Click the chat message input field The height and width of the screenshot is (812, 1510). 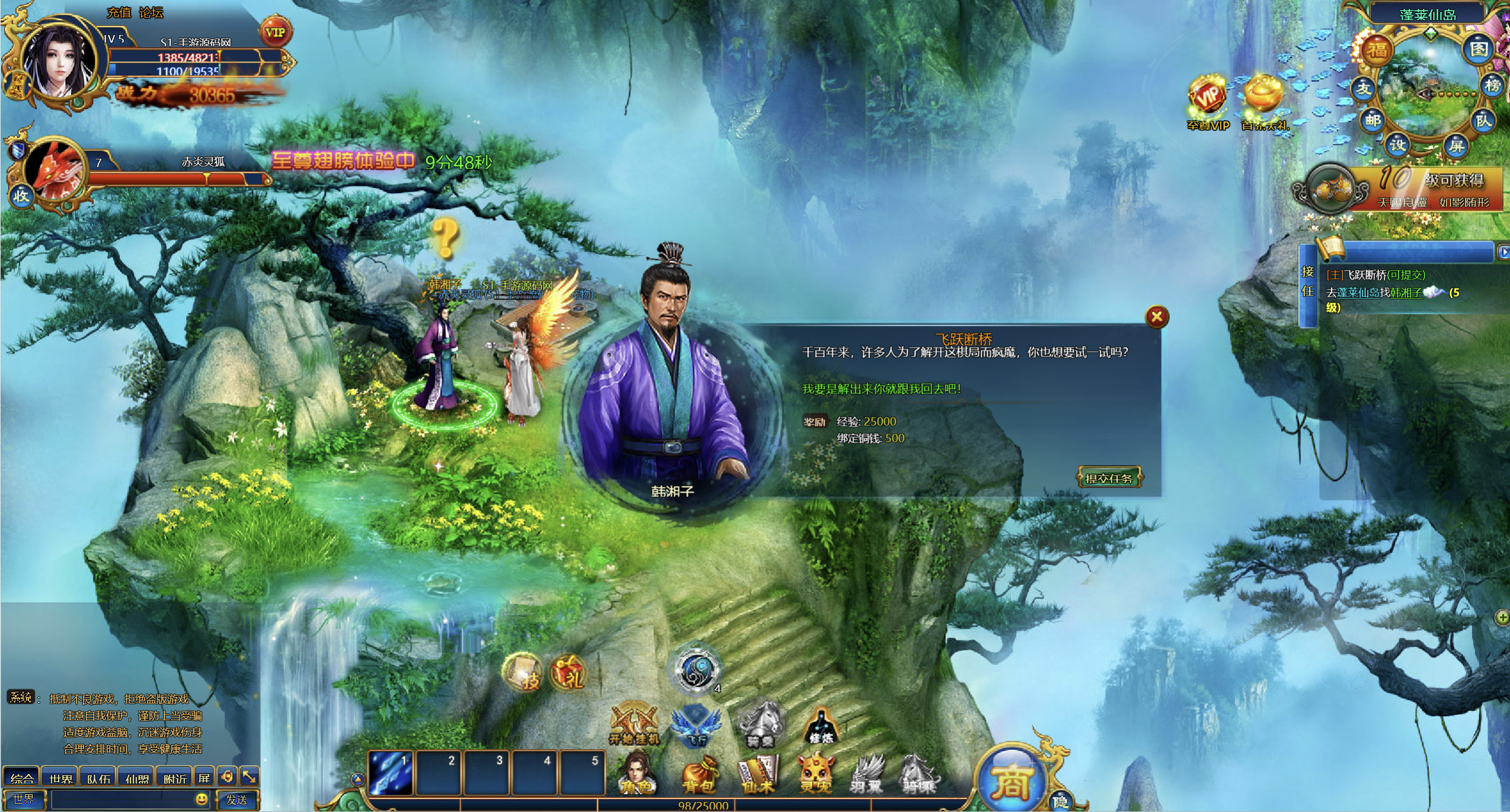coord(121,800)
